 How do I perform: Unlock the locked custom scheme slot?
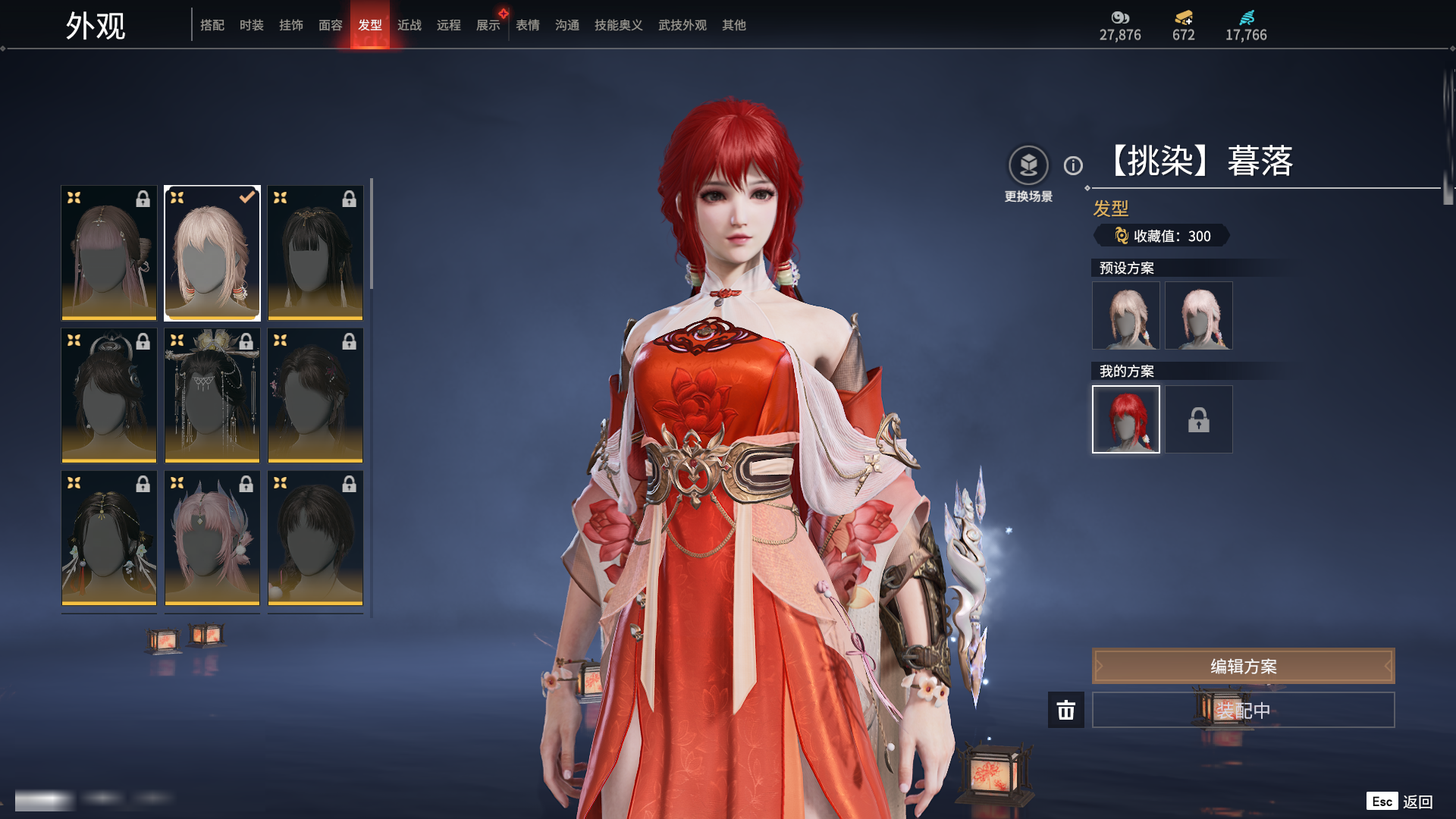pos(1199,419)
